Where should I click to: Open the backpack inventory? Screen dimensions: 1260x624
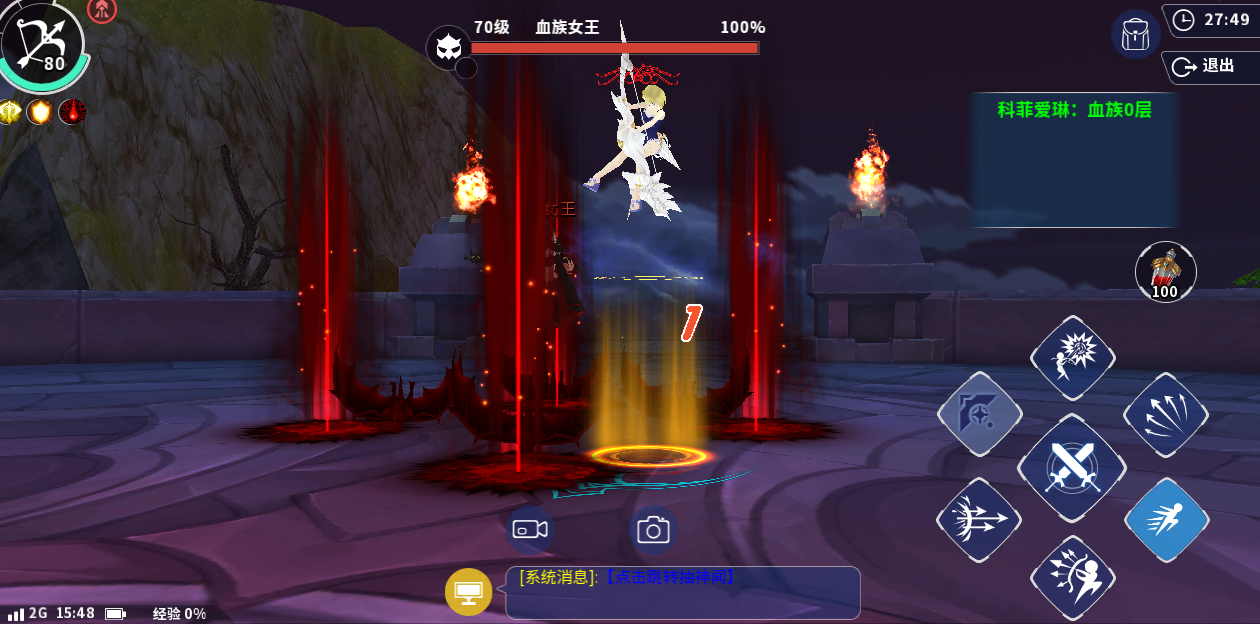click(x=1135, y=34)
